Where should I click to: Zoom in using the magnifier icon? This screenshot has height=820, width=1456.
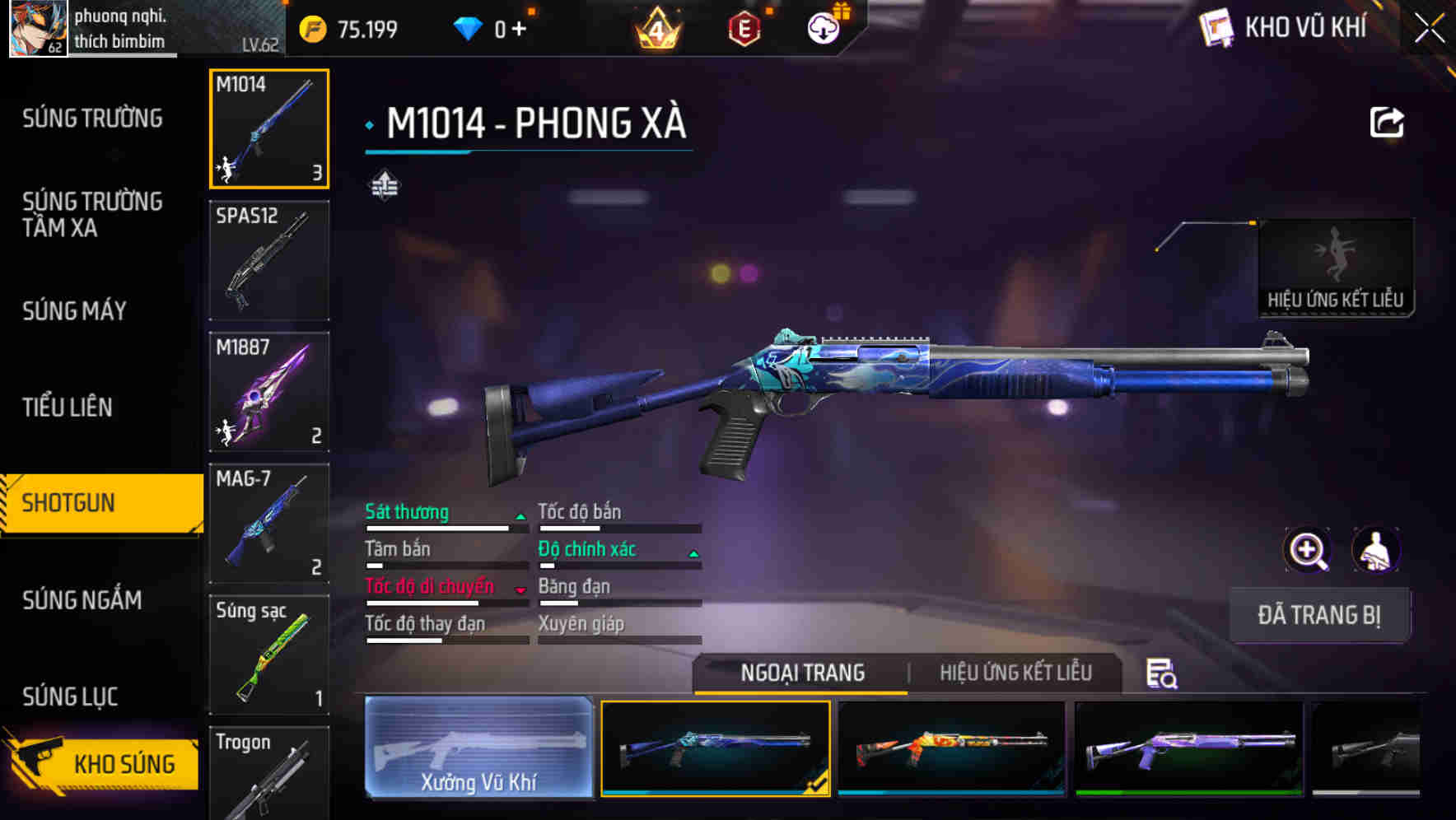(1307, 550)
